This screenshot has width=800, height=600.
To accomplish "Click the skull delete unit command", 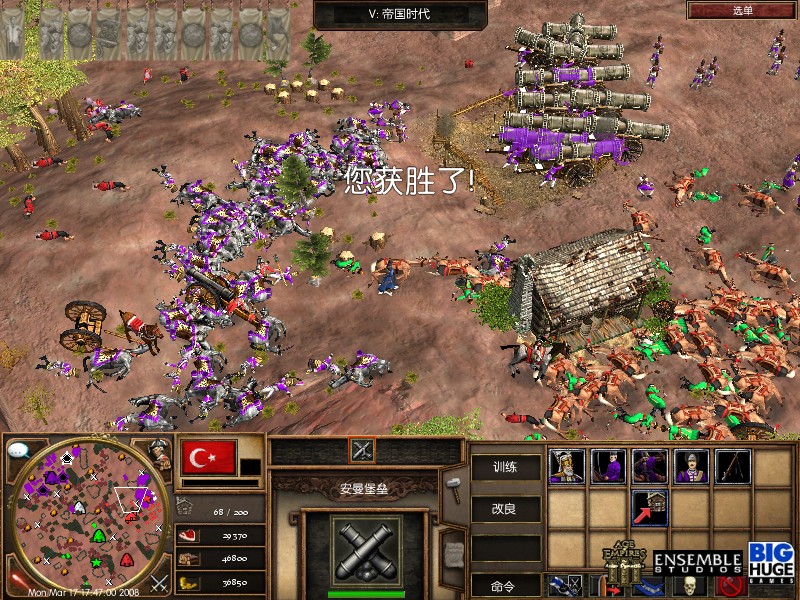I will tap(688, 585).
